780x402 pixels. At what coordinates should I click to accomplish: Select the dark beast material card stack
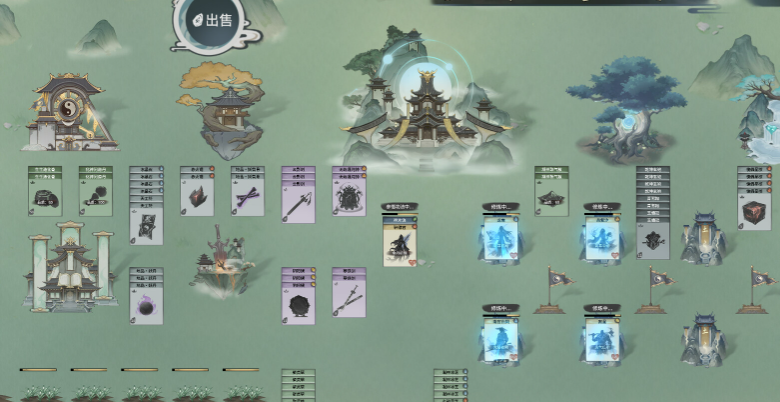(x=653, y=239)
